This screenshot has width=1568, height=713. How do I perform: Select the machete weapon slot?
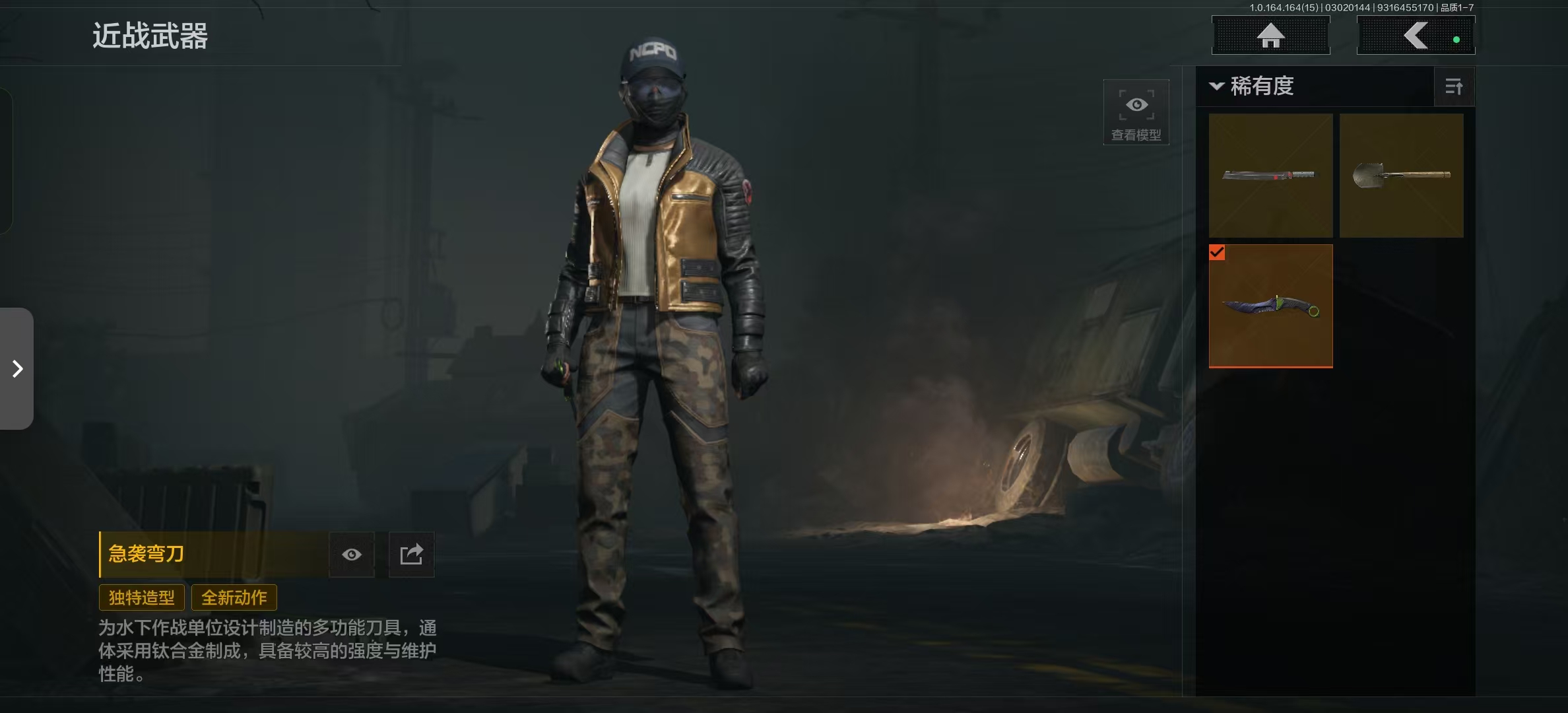pyautogui.click(x=1270, y=176)
